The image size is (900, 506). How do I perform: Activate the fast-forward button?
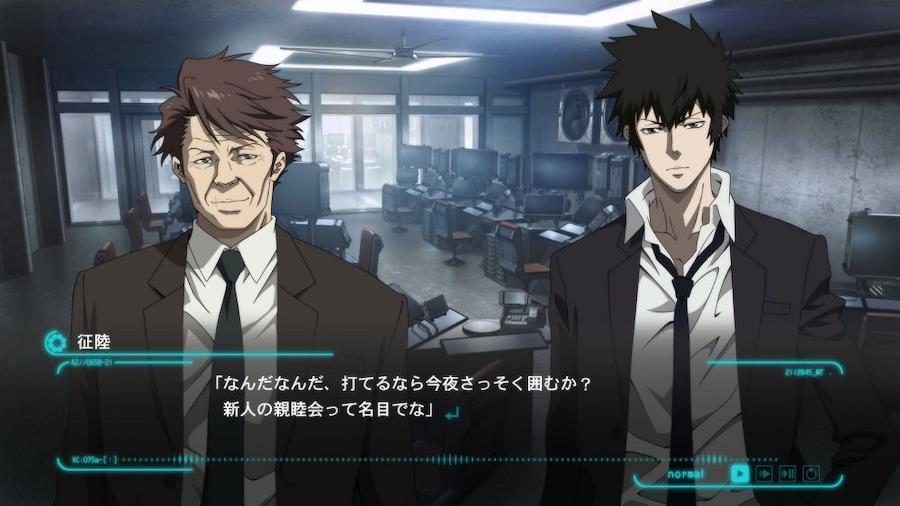764,473
